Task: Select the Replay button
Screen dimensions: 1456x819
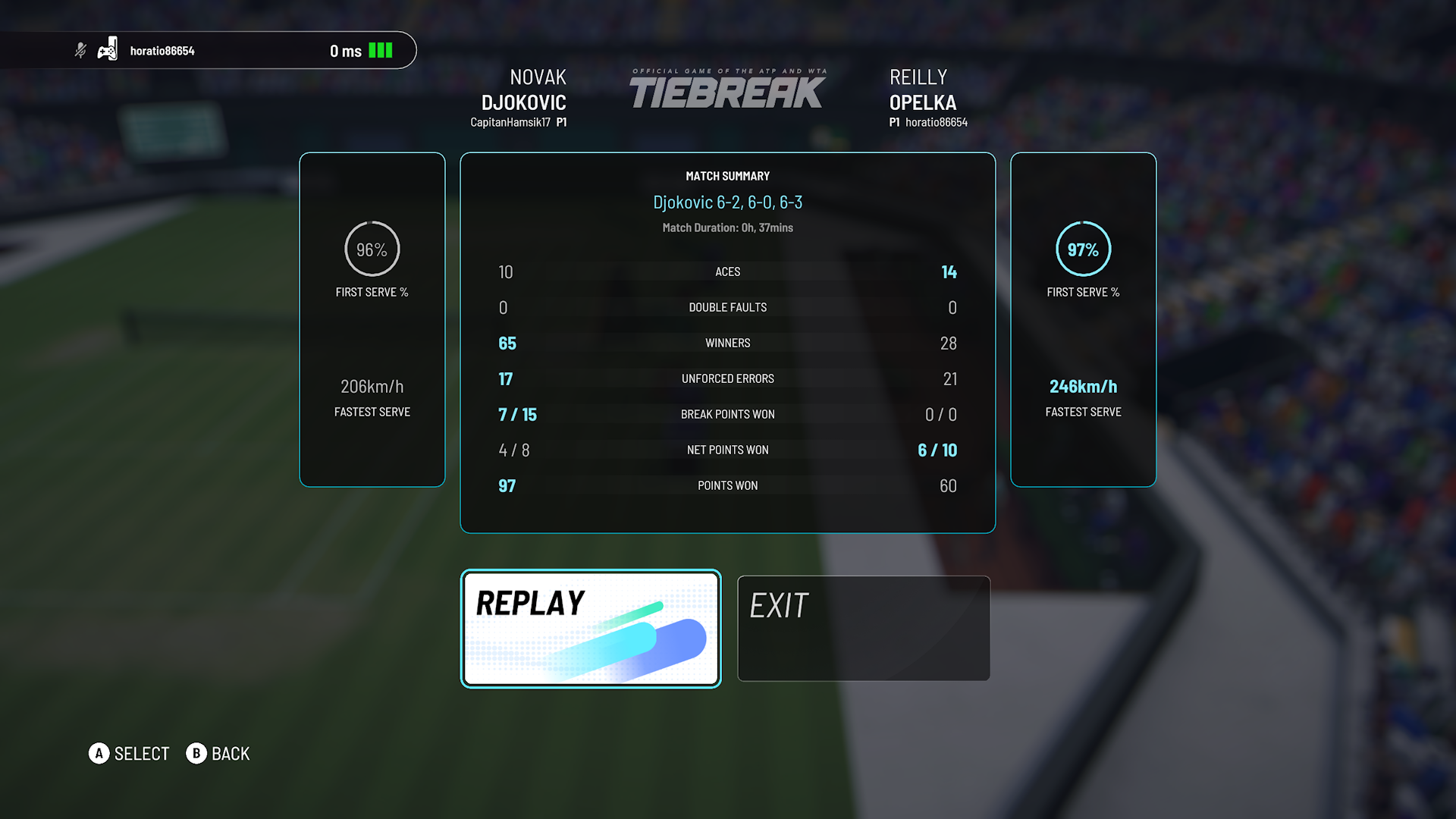Action: [591, 628]
